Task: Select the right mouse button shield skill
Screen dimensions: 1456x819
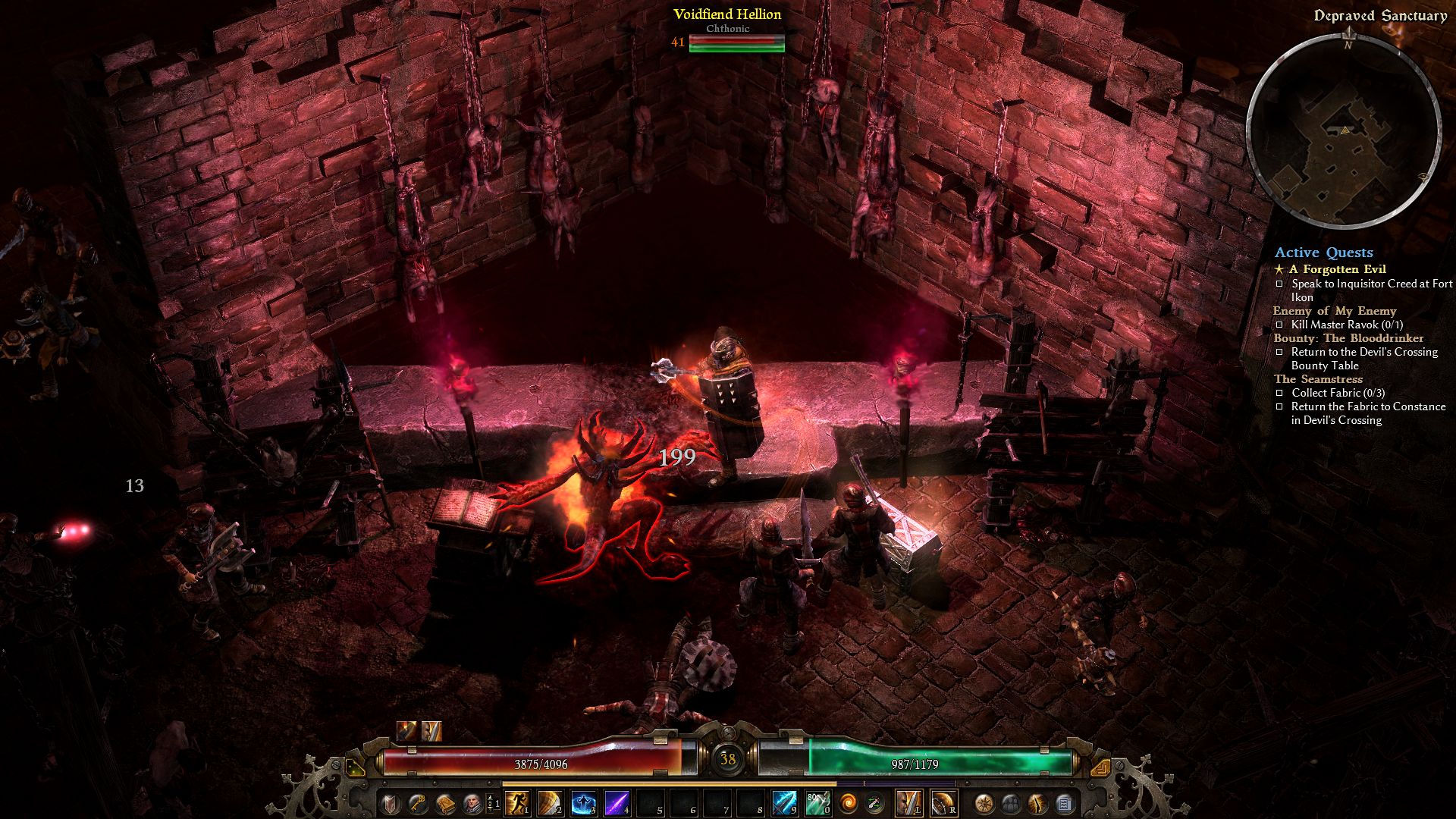Action: pos(943,803)
